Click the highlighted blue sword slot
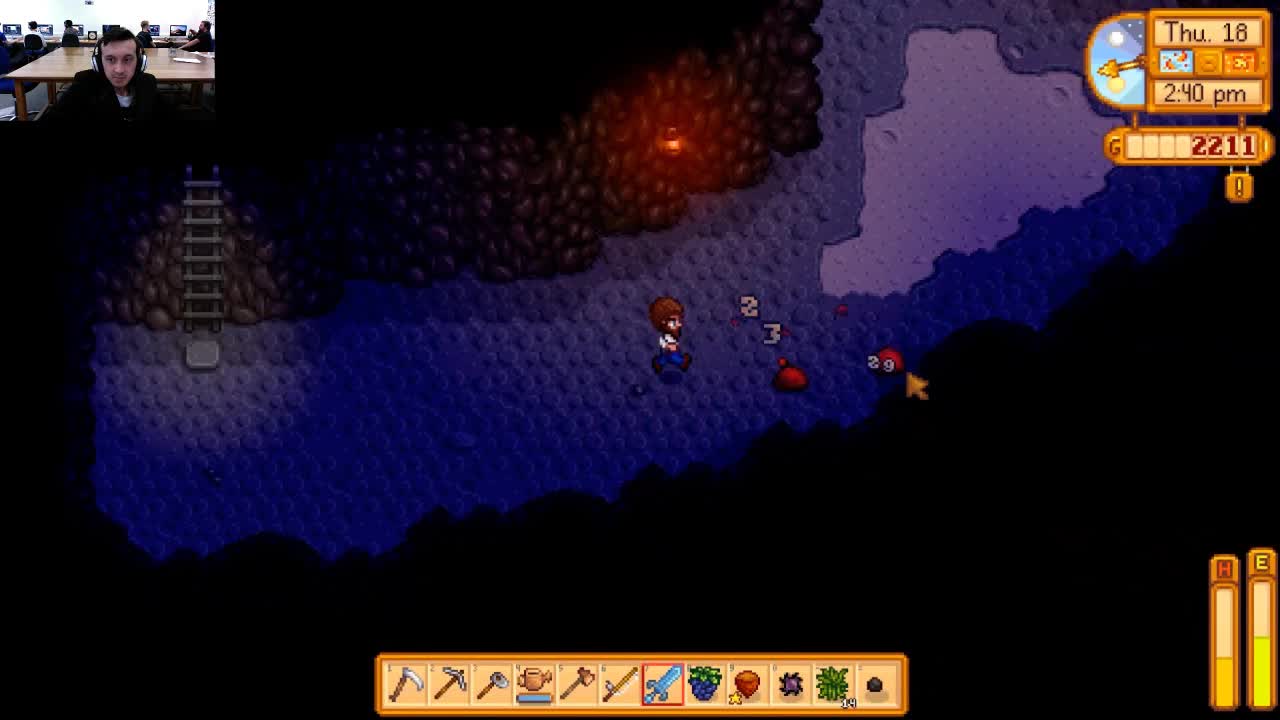The height and width of the screenshot is (720, 1280). click(x=663, y=684)
